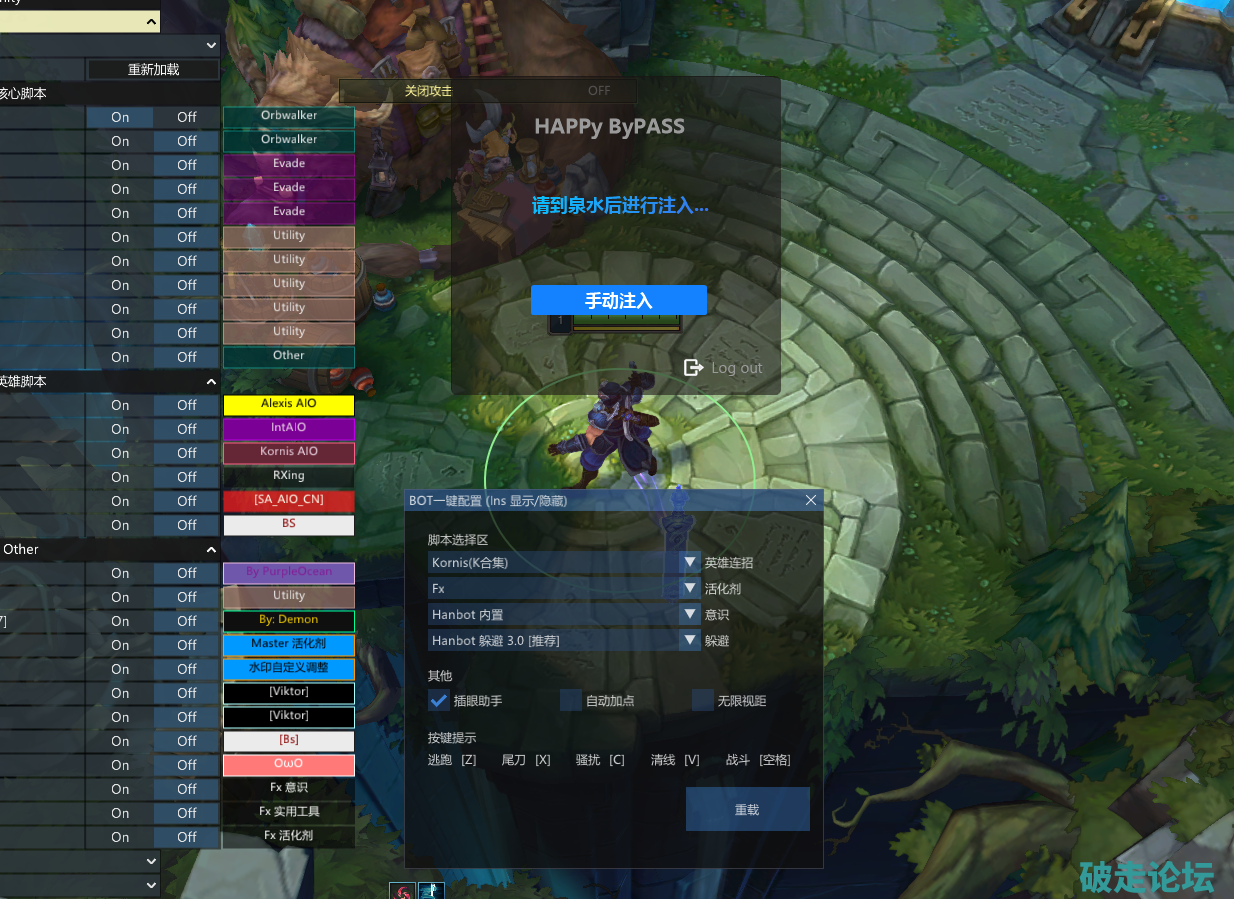Open the 水印自定义调整 entry
1234x899 pixels.
pyautogui.click(x=288, y=668)
